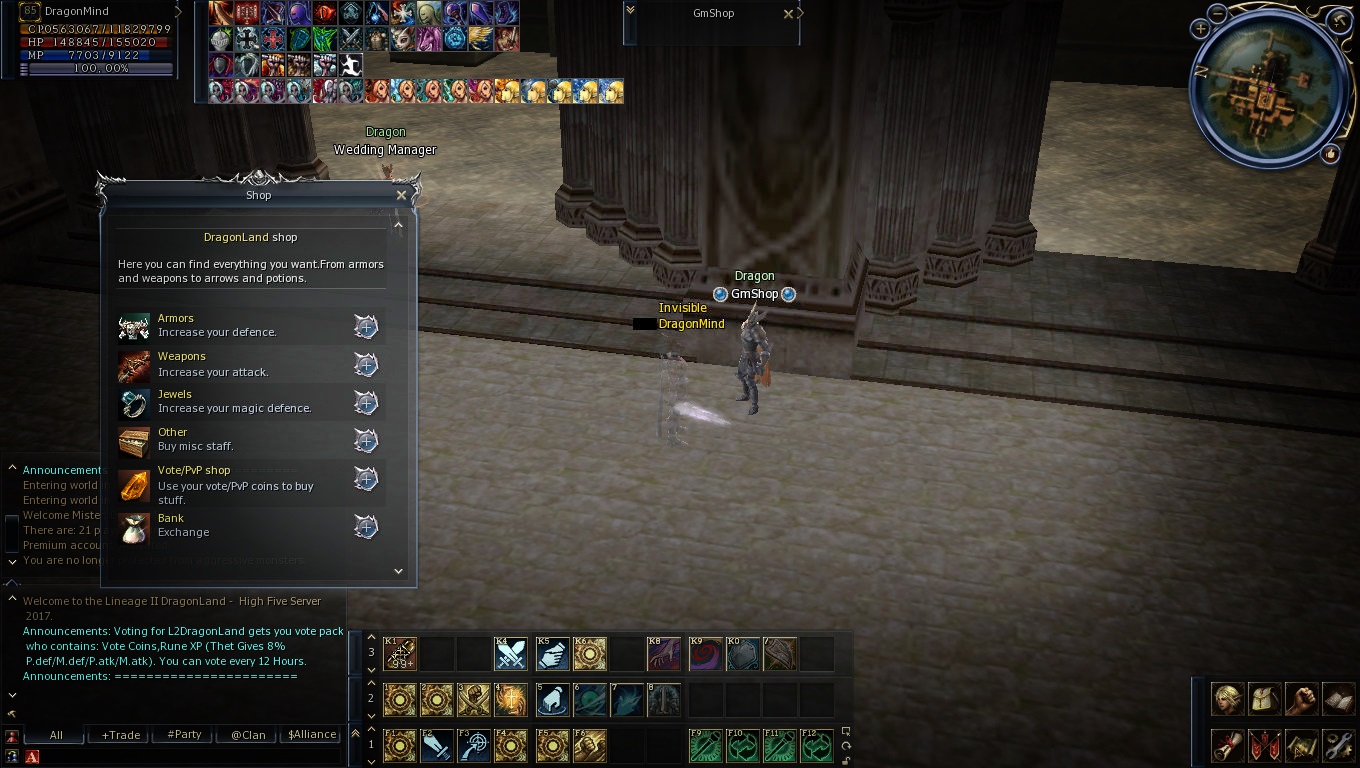Open the #Party chat tab
This screenshot has height=768, width=1360.
[184, 735]
